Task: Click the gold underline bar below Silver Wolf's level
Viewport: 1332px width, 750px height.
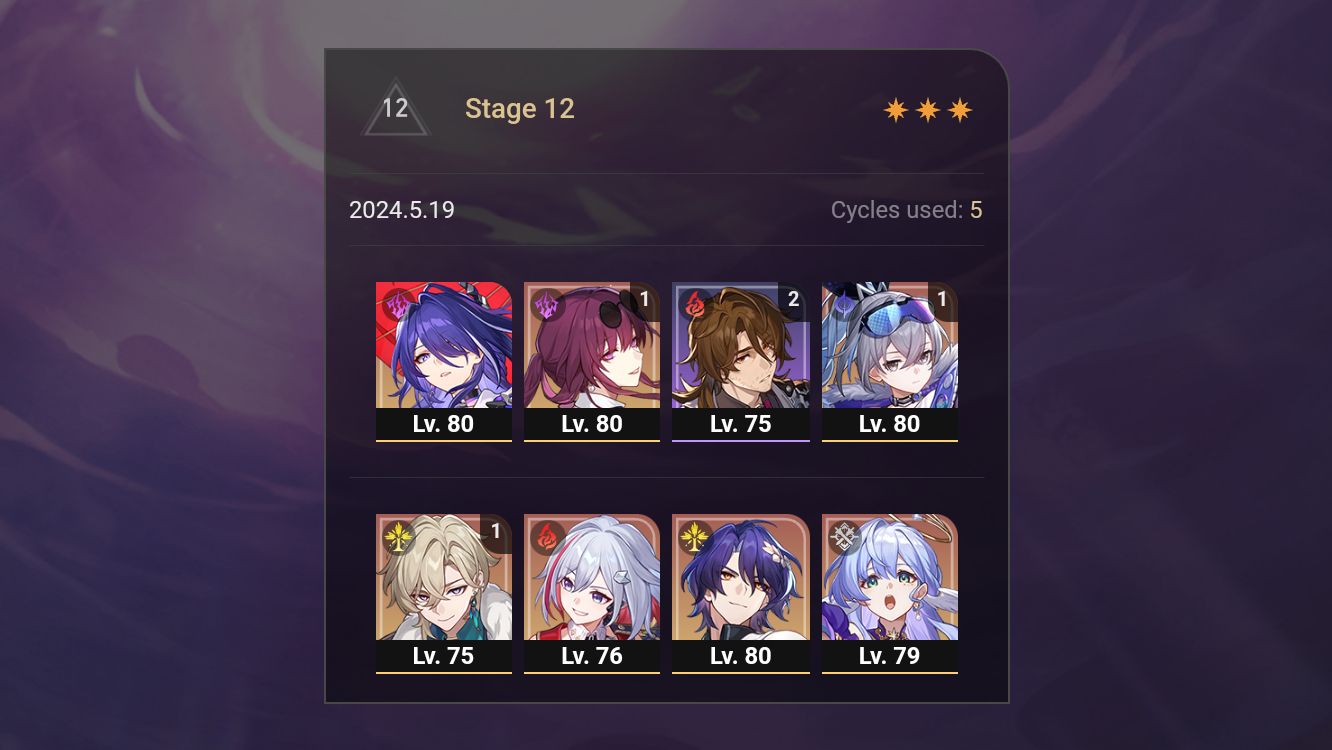Action: pos(889,440)
